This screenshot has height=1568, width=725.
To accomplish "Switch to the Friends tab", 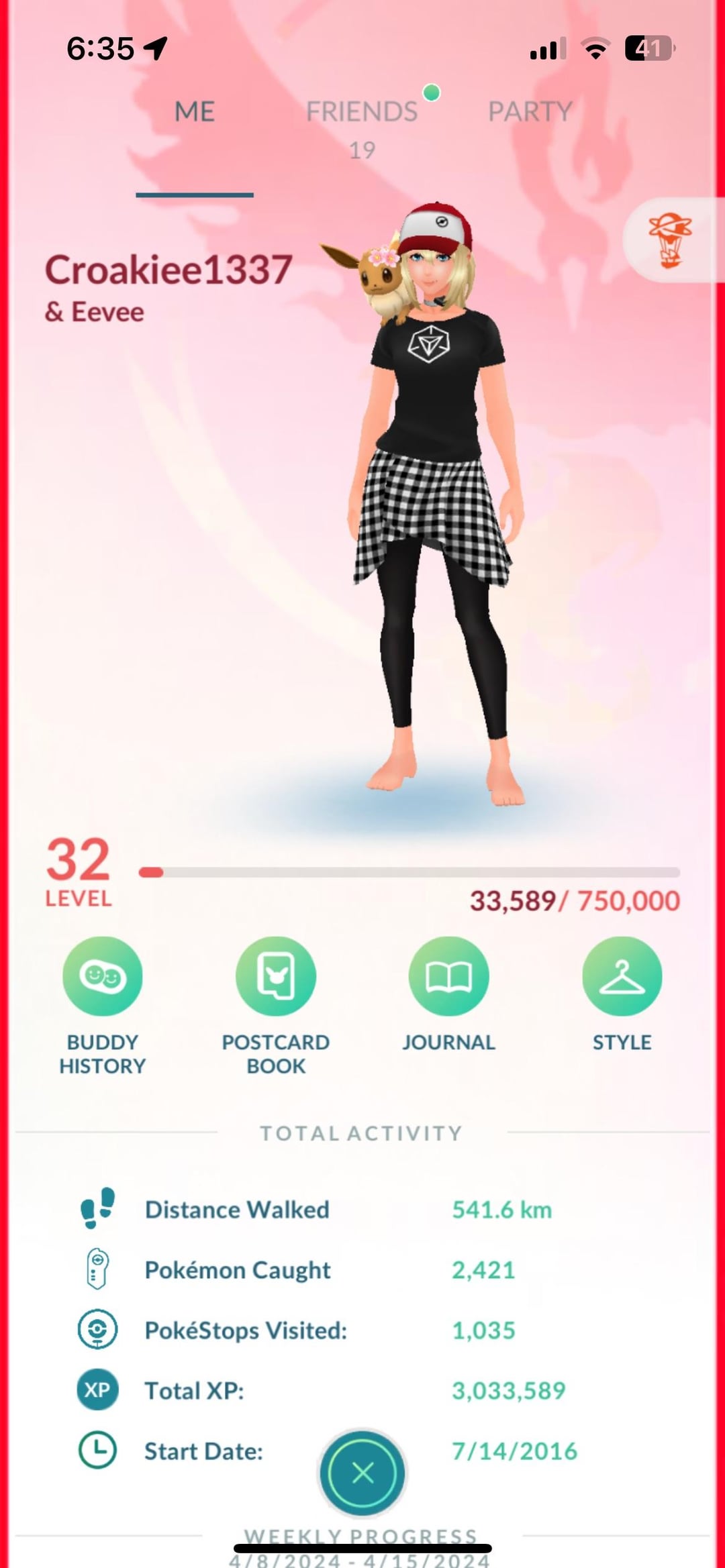I will (362, 112).
